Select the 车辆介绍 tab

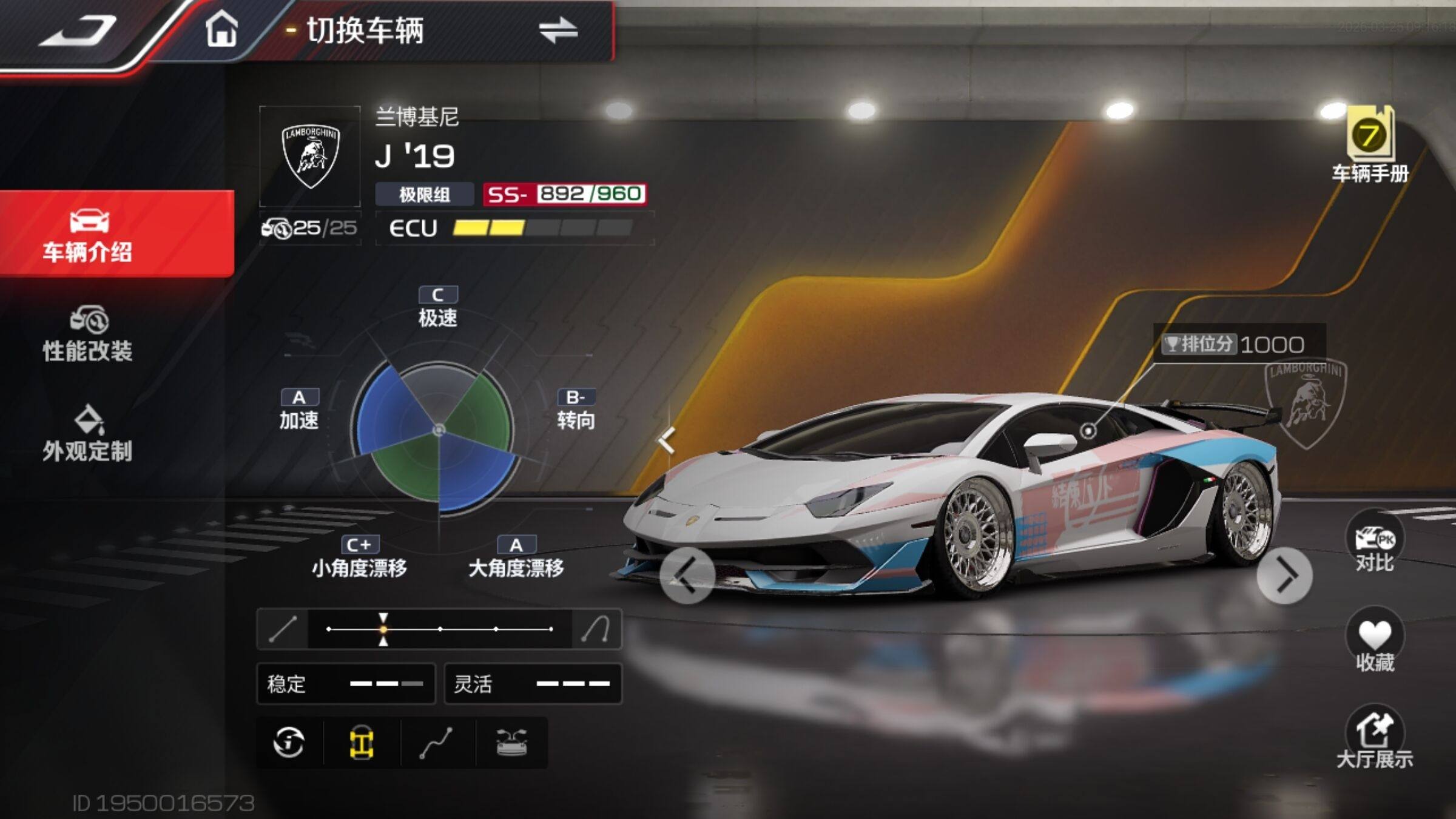pos(88,235)
